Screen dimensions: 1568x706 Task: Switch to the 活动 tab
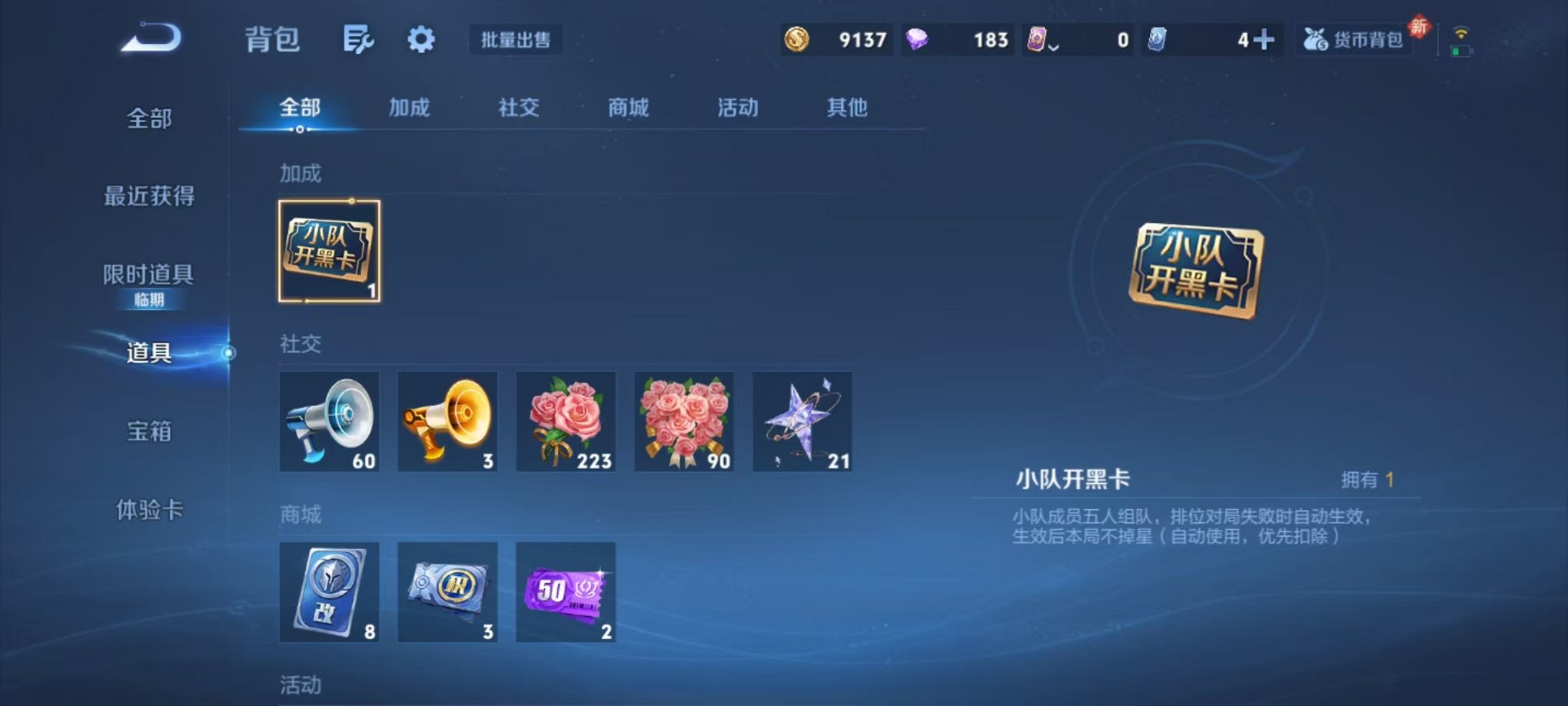pos(737,108)
